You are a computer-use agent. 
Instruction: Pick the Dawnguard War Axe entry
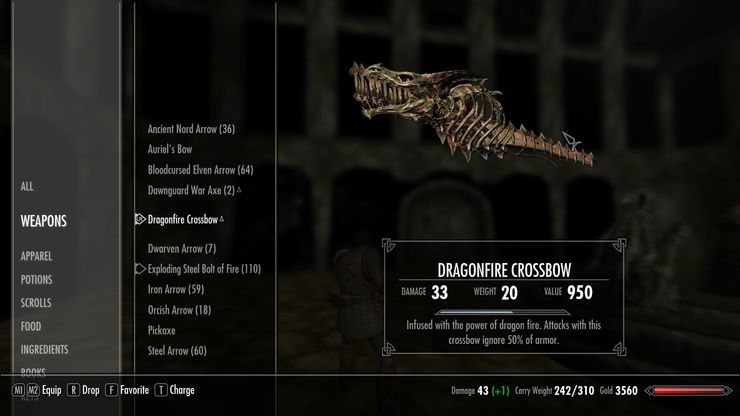(191, 189)
